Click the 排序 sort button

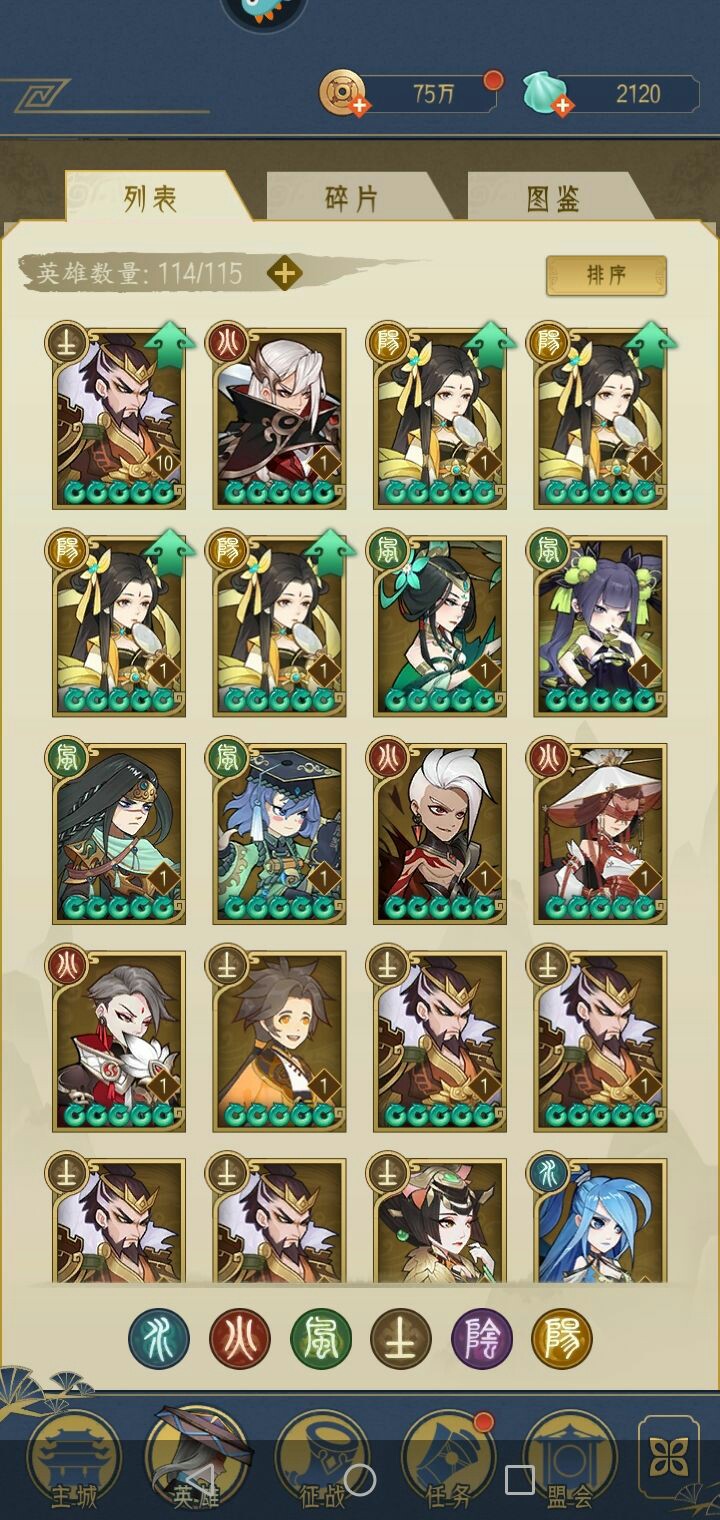coord(606,275)
